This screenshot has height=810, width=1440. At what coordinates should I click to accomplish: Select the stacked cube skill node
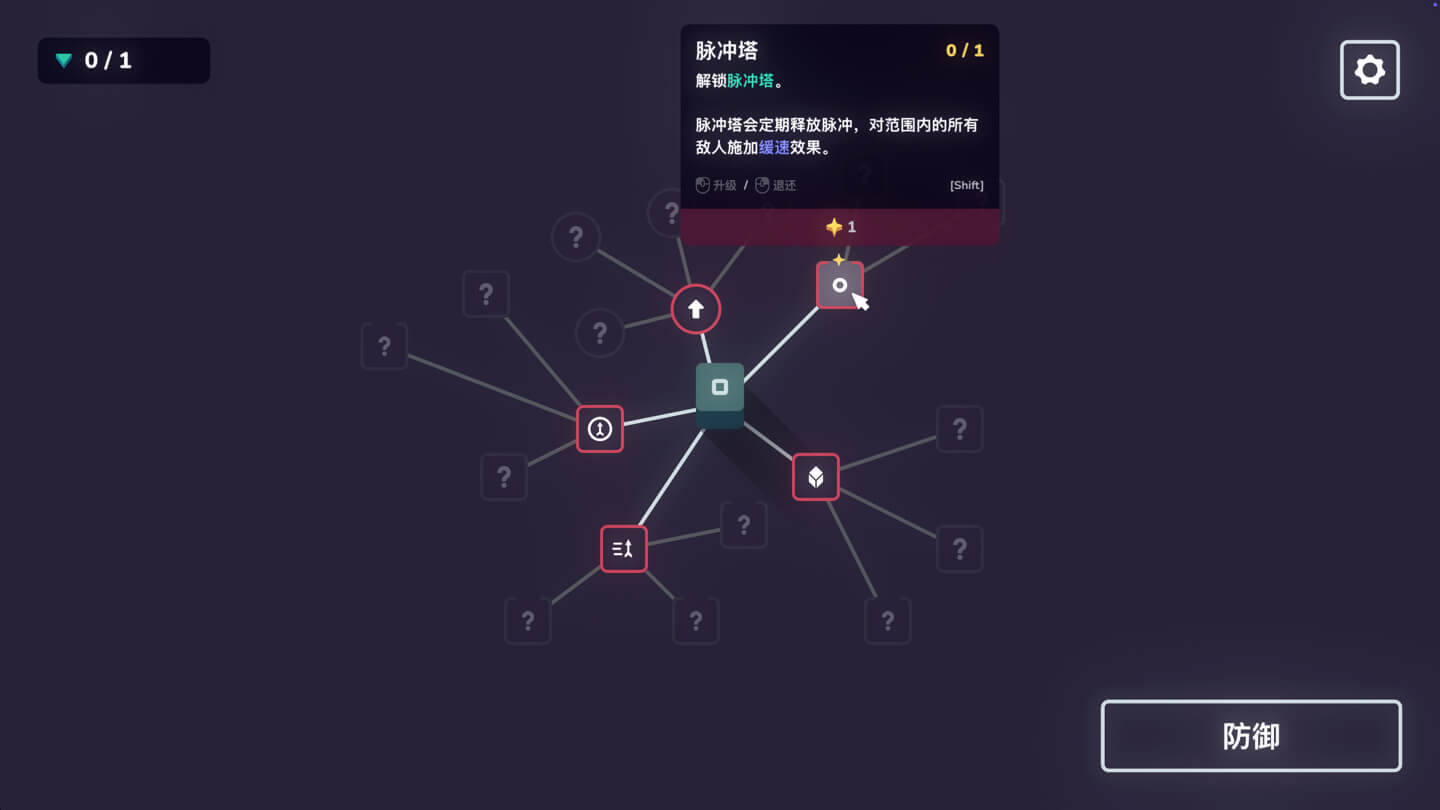pyautogui.click(x=815, y=477)
